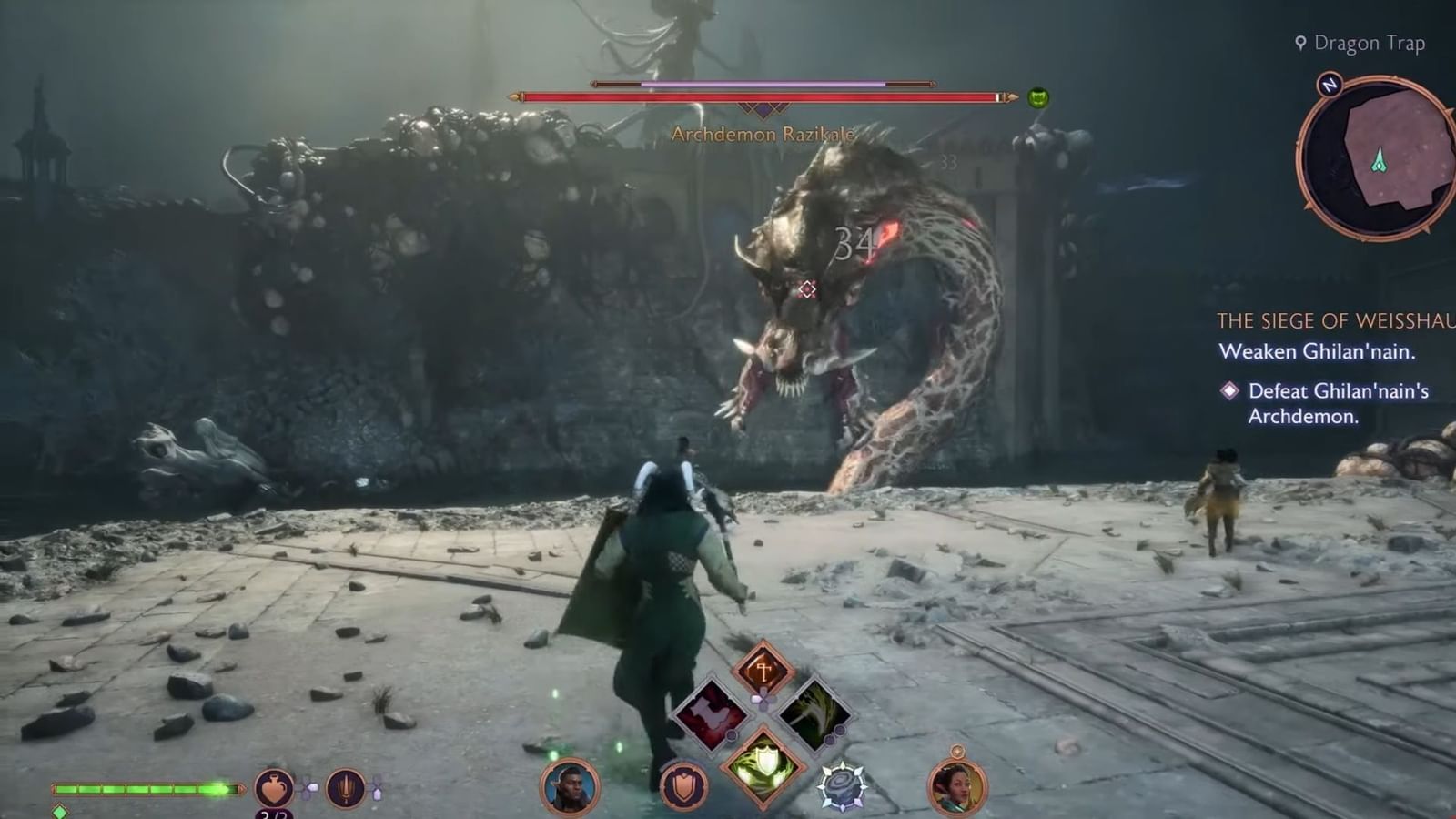Screen dimensions: 1456x819
Task: Use the green claw slash ability
Action: (x=814, y=714)
